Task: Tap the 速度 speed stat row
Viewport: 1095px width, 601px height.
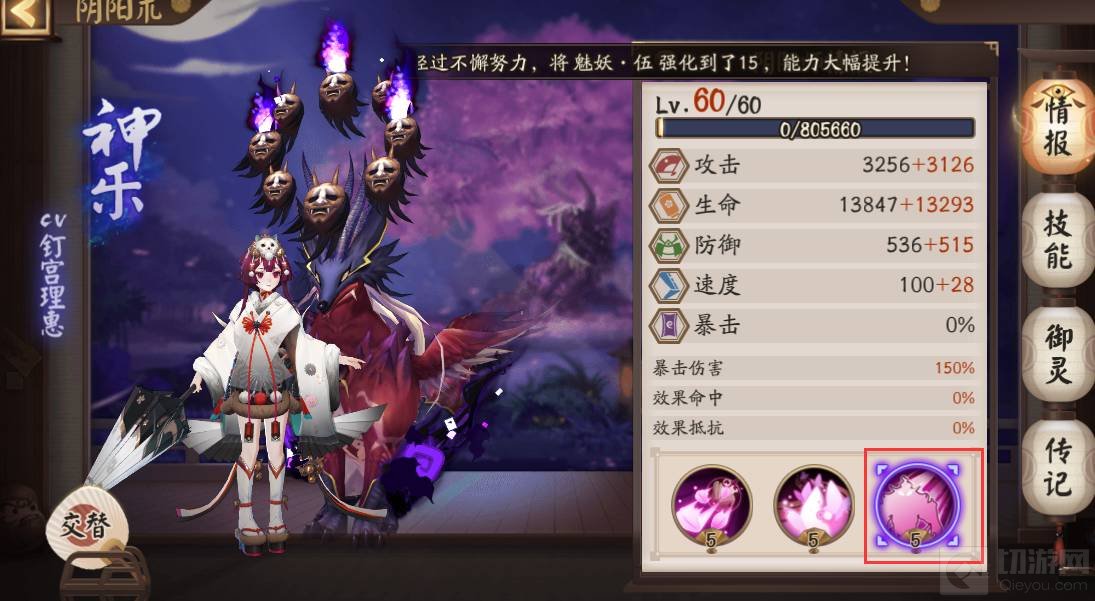Action: 812,285
